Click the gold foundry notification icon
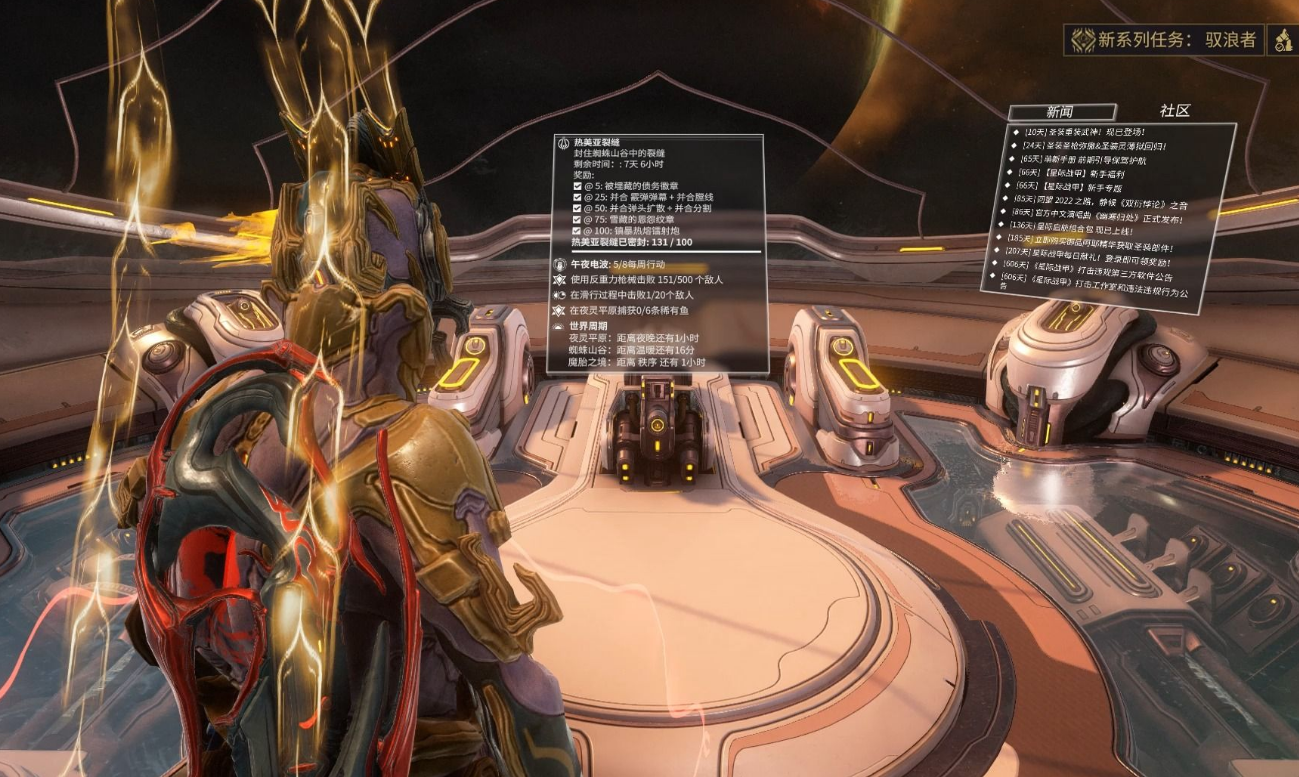 click(x=1283, y=40)
